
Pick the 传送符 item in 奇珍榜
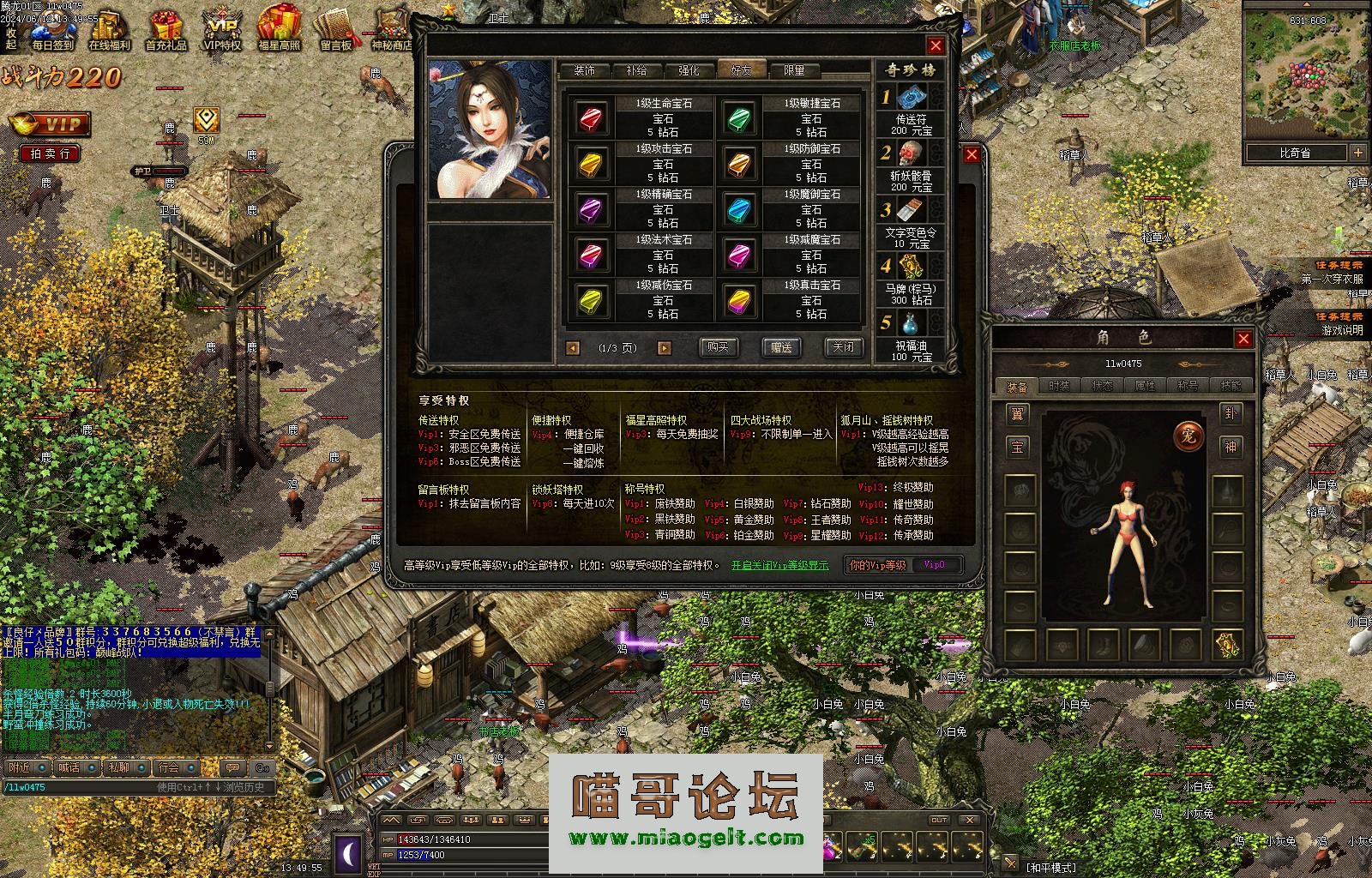click(x=910, y=98)
